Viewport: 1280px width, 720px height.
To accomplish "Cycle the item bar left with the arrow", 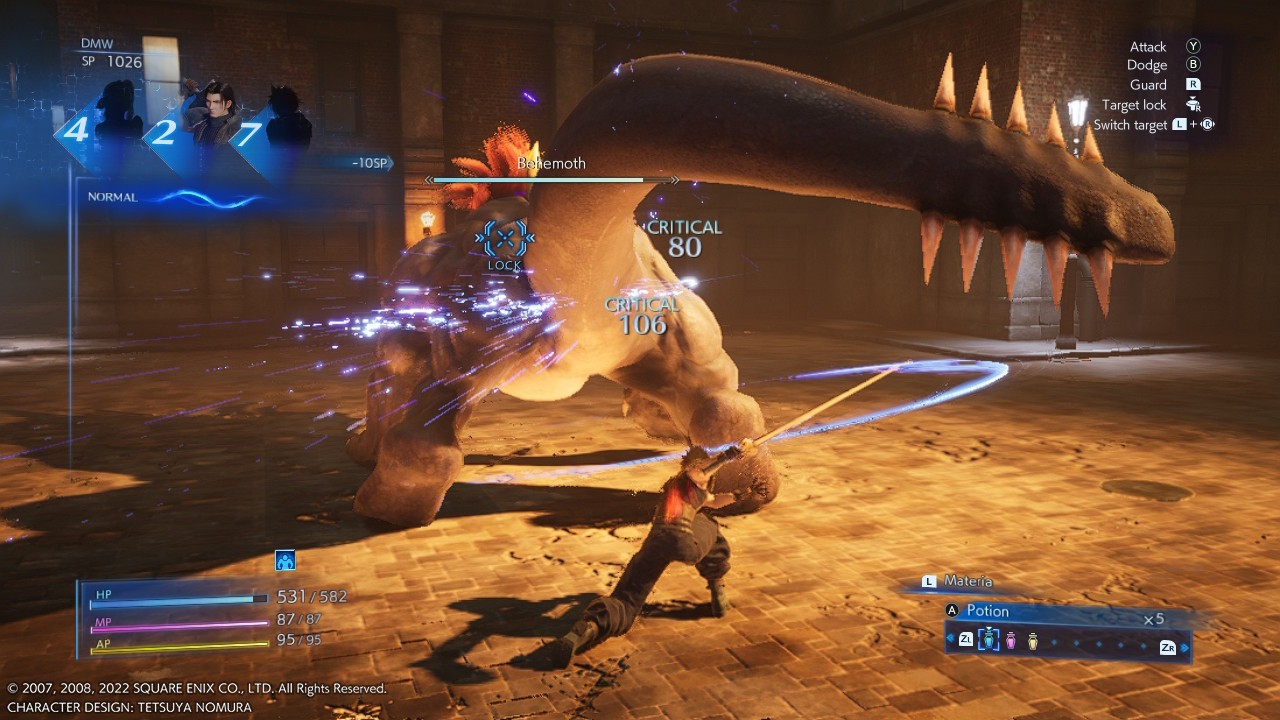I will click(951, 639).
